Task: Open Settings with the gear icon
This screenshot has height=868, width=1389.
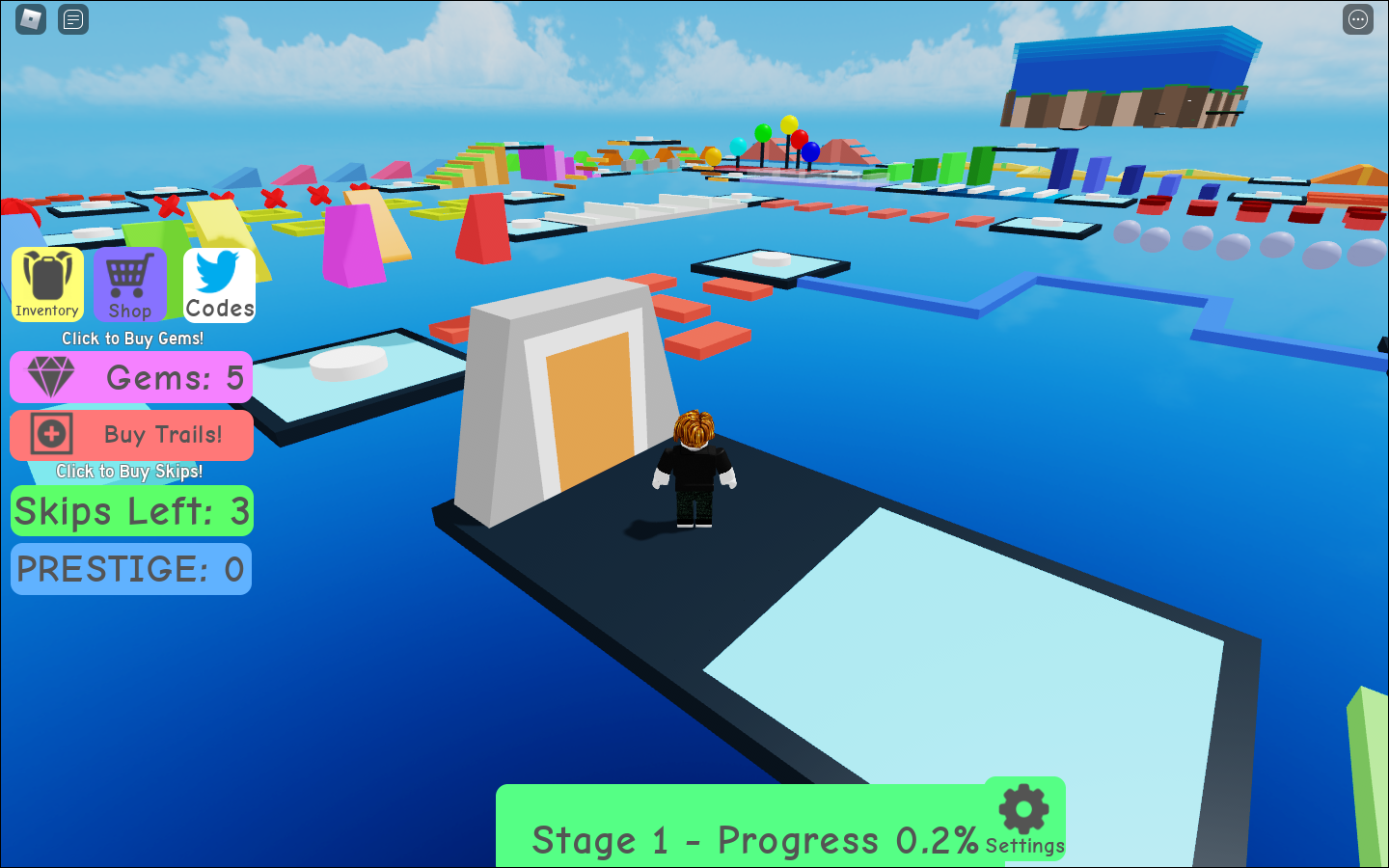Action: (x=1024, y=810)
